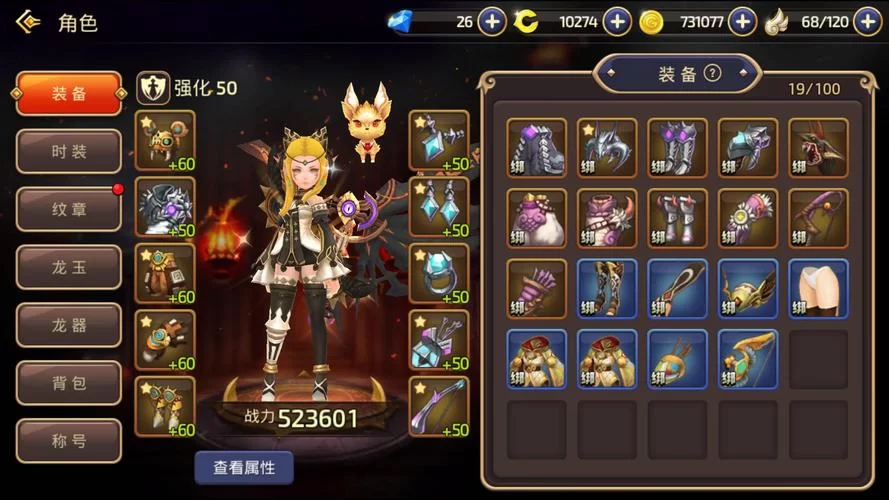Open the 龙器 tab
Viewport: 889px width, 500px height.
pyautogui.click(x=69, y=325)
